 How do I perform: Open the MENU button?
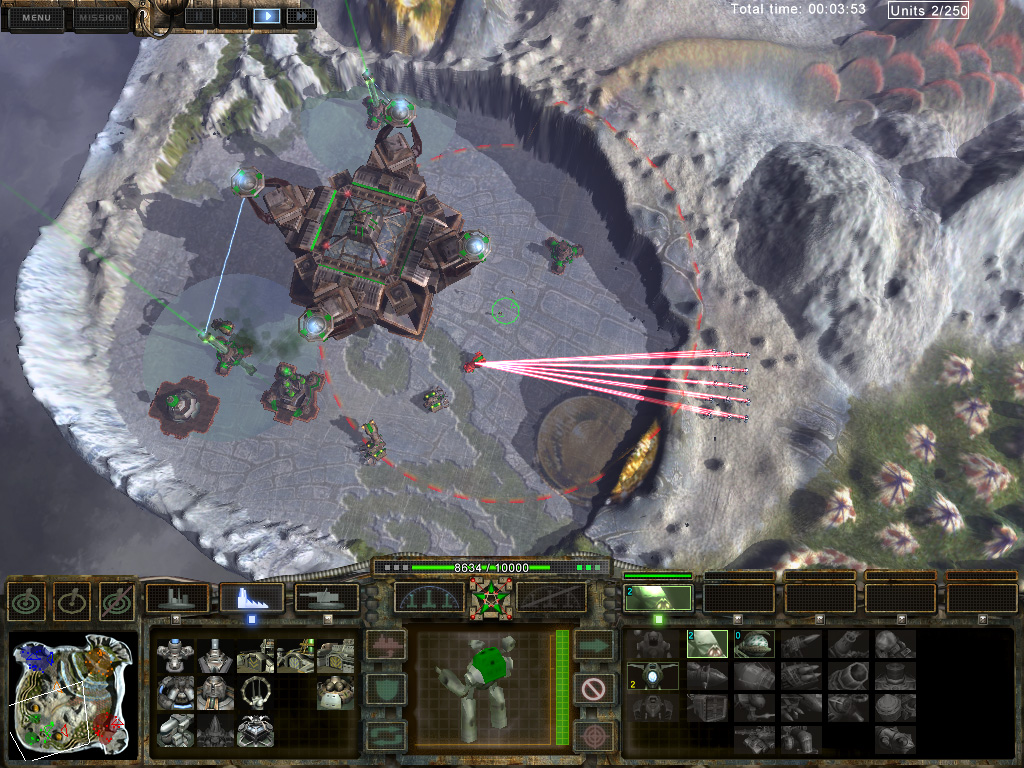tap(36, 17)
